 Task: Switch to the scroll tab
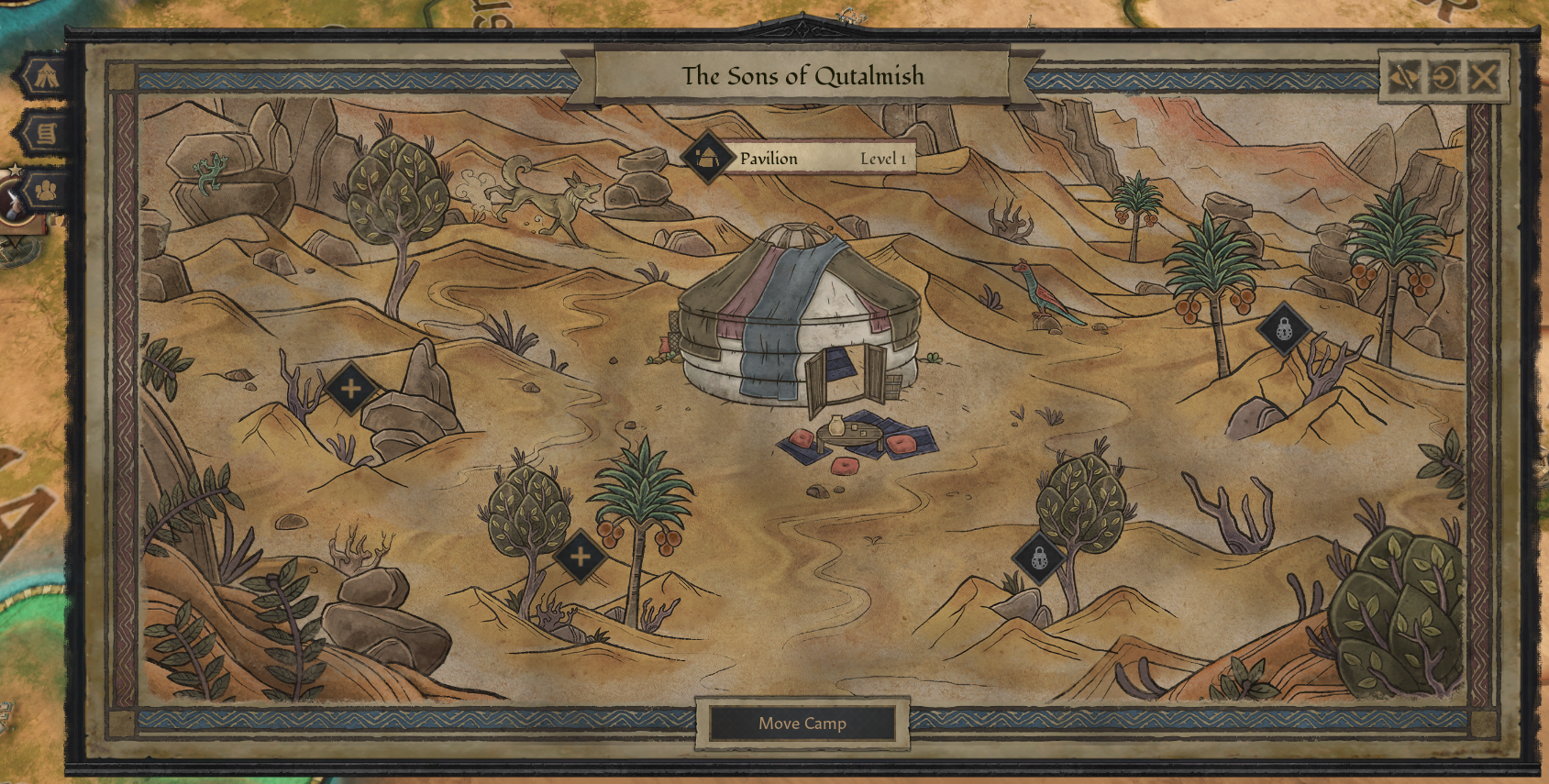(x=44, y=134)
